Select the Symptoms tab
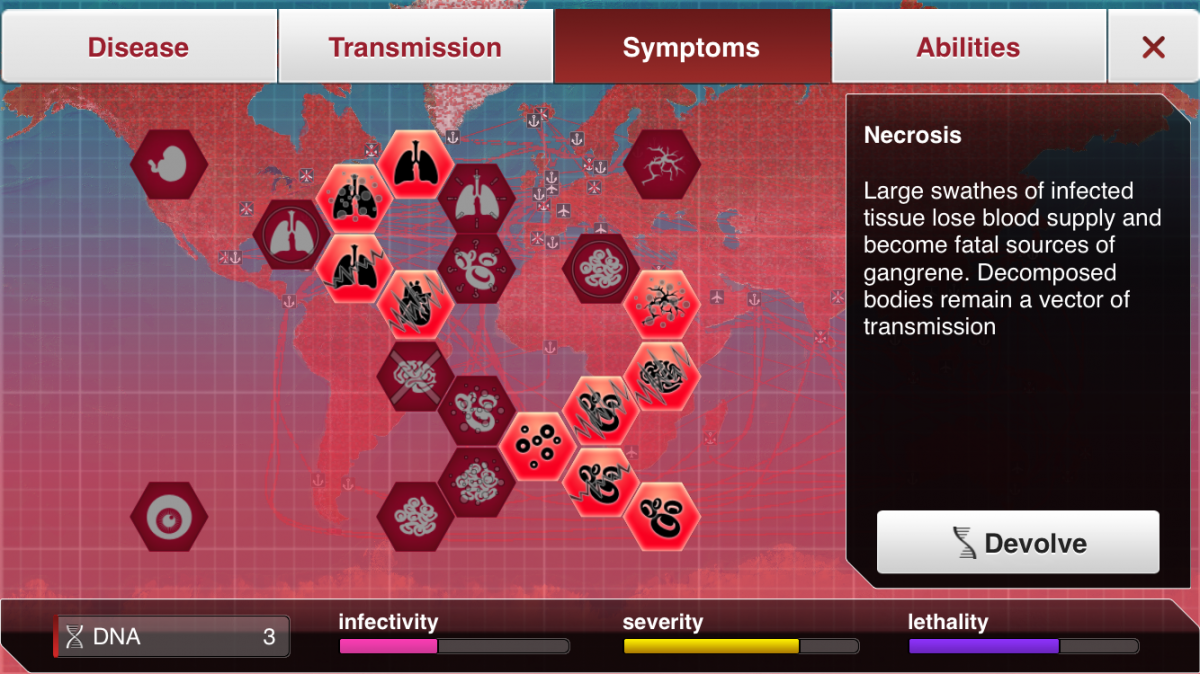 pos(691,47)
